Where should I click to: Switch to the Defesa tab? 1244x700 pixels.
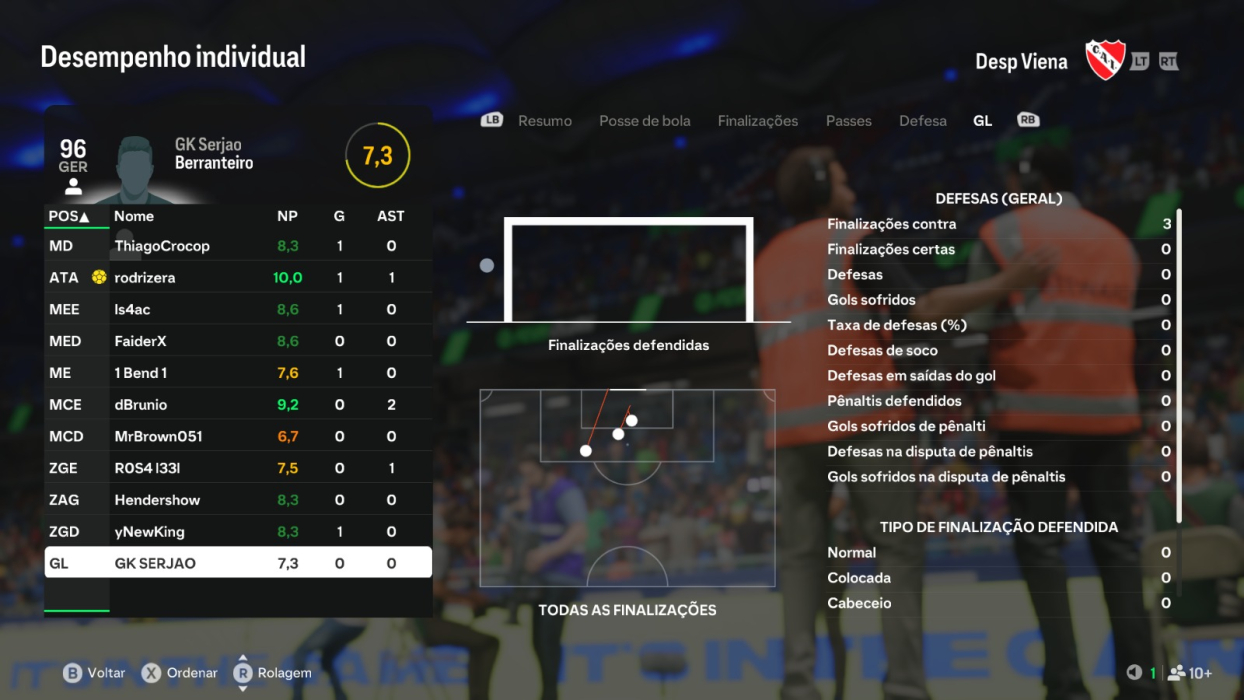pos(922,121)
